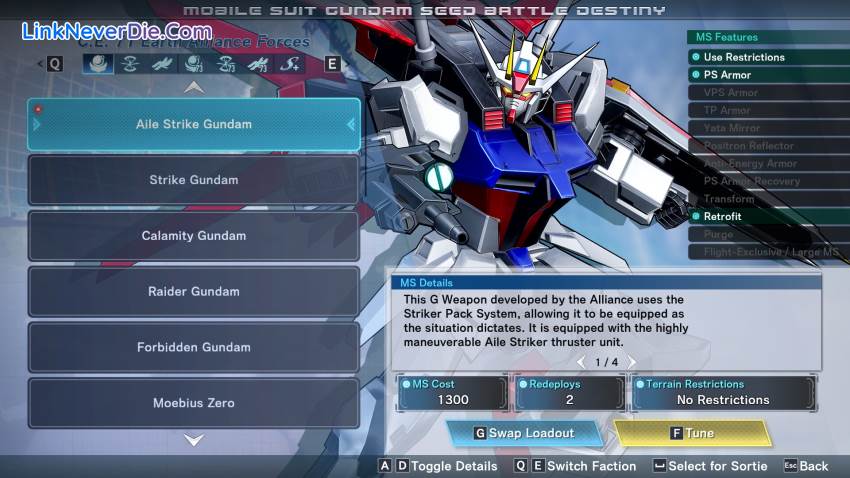Choose Forbidden Gundam from the list
The height and width of the screenshot is (478, 850).
[193, 347]
